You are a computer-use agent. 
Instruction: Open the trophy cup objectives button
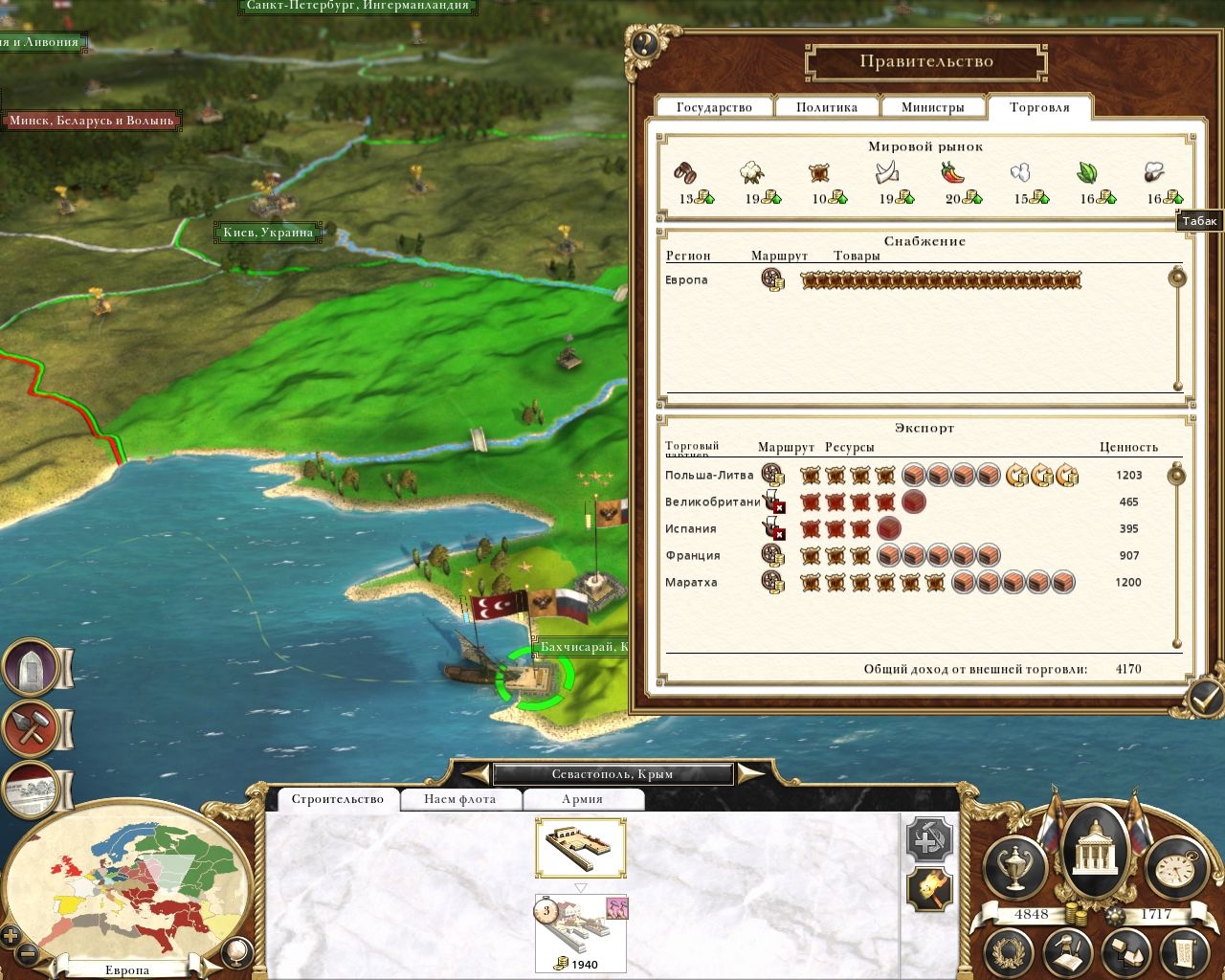(1014, 867)
